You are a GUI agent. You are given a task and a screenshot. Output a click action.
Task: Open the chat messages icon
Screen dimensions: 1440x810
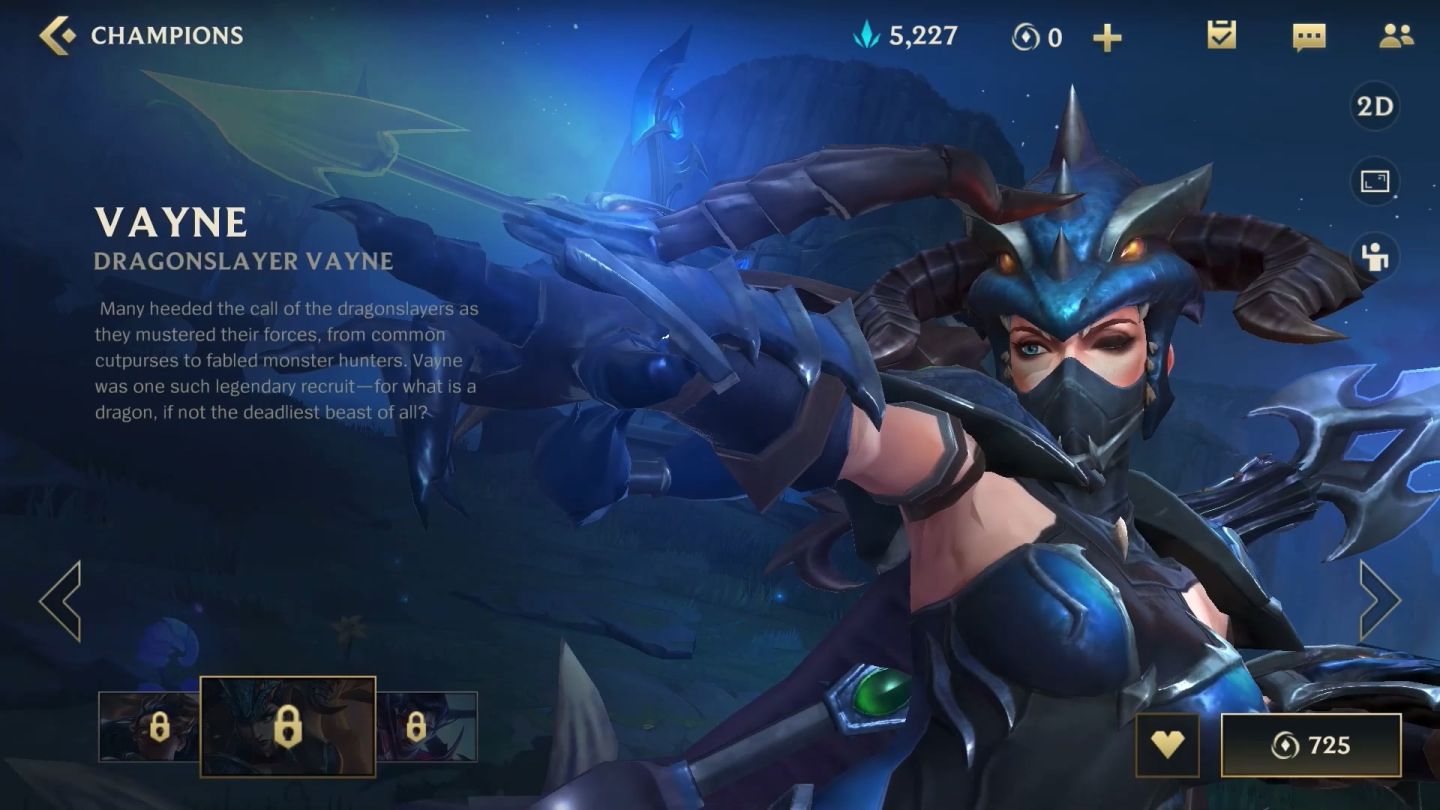click(x=1308, y=37)
